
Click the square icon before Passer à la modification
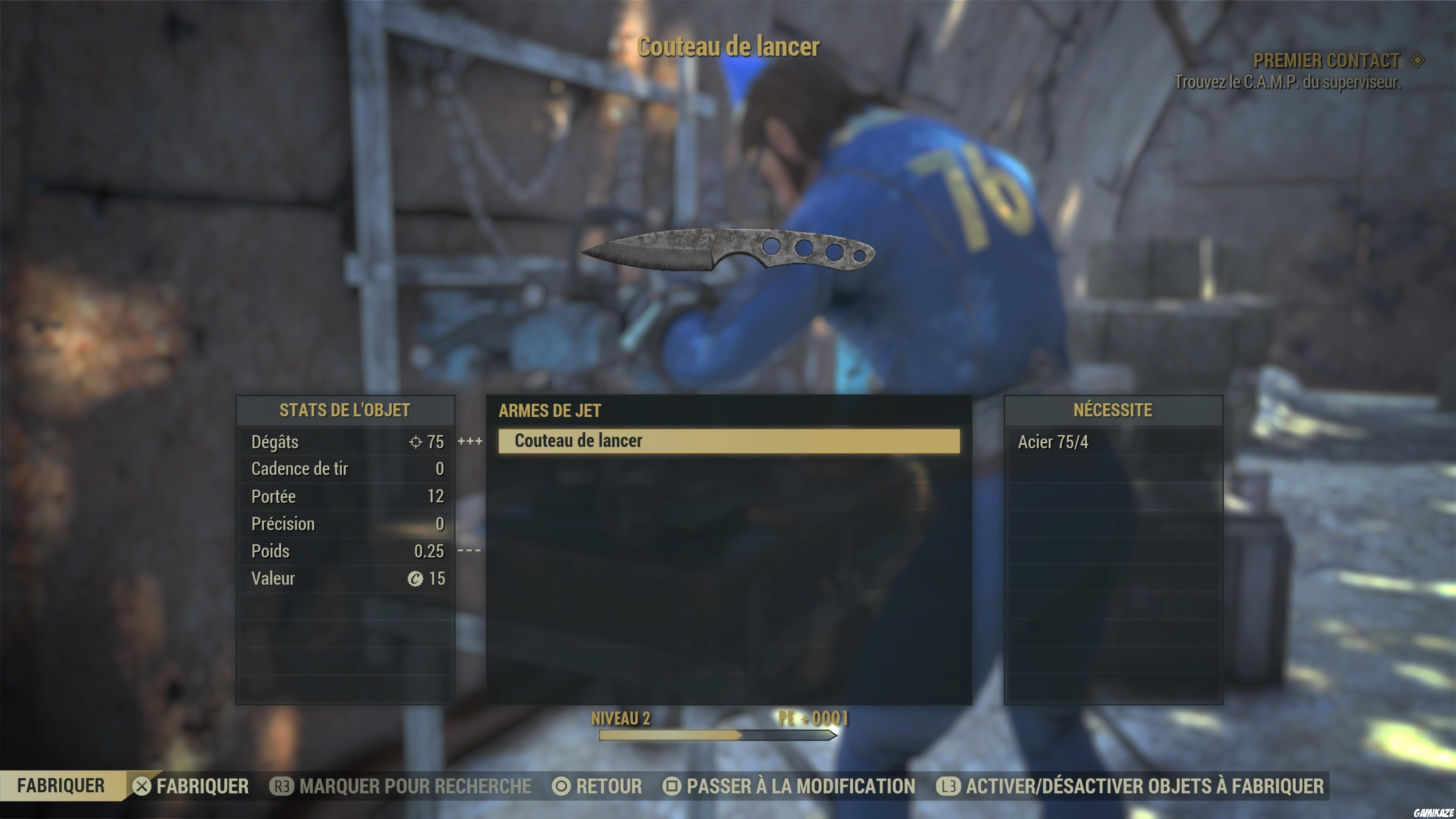(673, 786)
